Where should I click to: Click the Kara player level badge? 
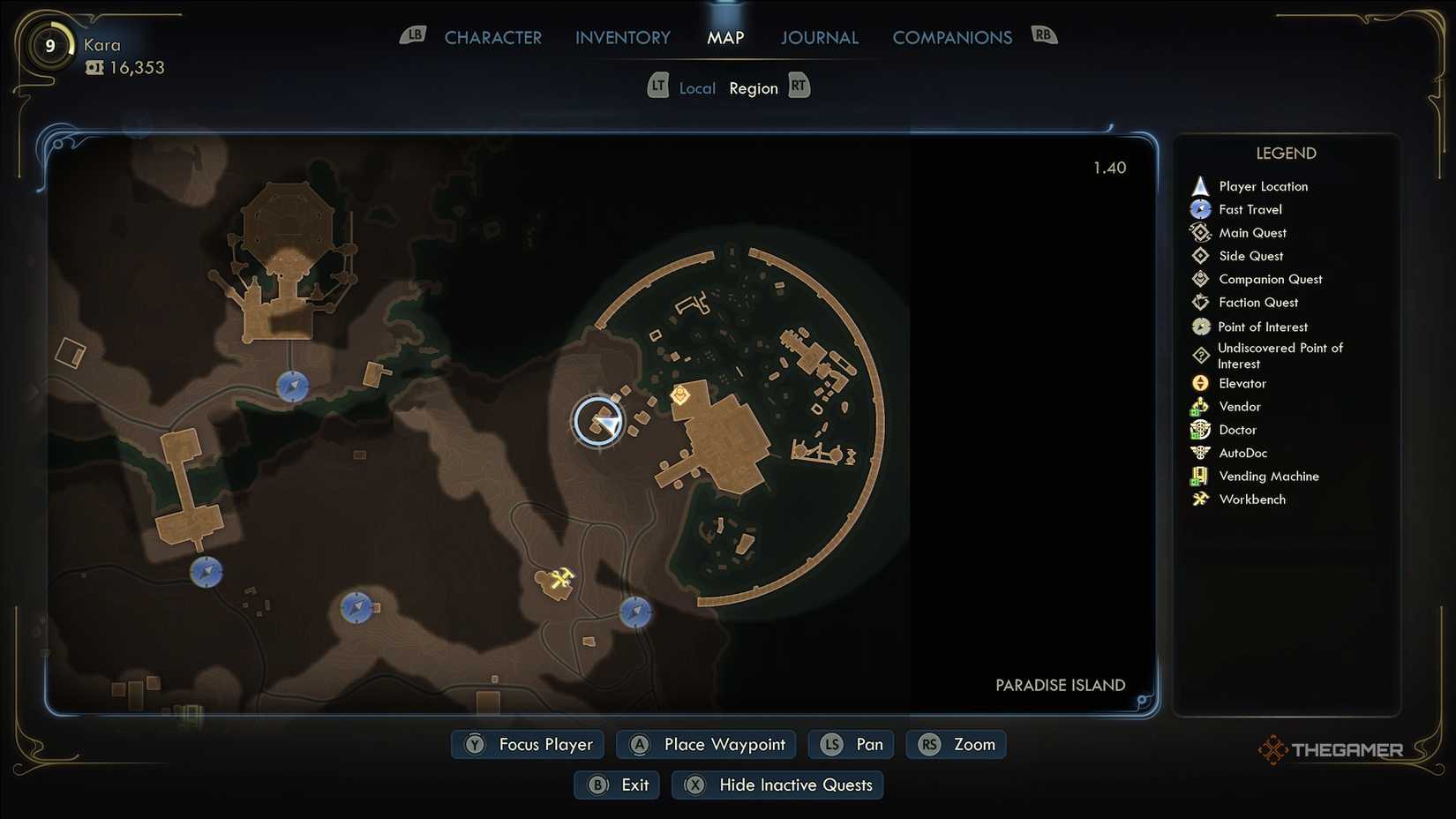point(49,46)
